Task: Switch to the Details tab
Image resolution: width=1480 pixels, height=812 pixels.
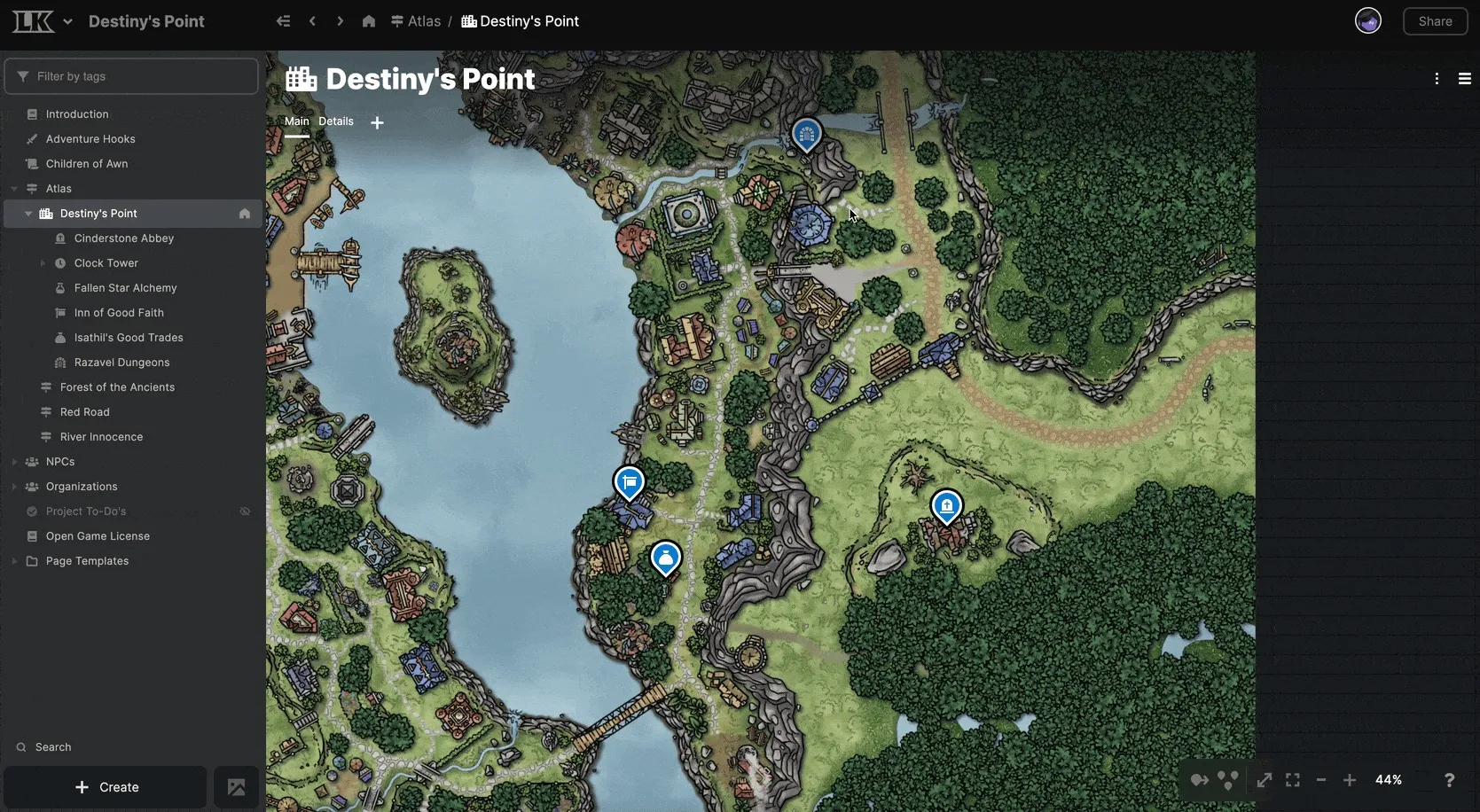Action: [x=335, y=121]
